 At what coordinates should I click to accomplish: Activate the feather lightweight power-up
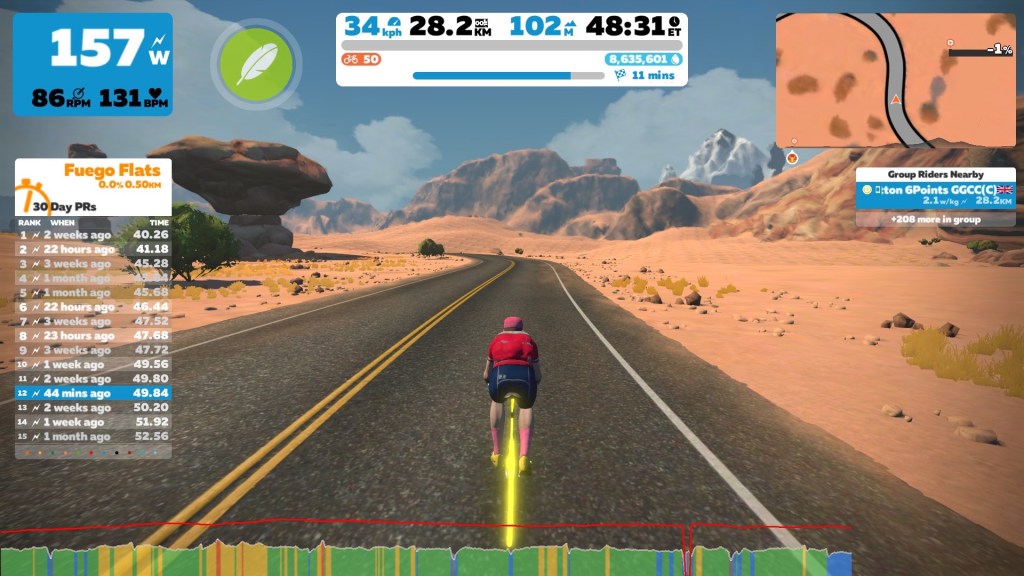(x=257, y=65)
